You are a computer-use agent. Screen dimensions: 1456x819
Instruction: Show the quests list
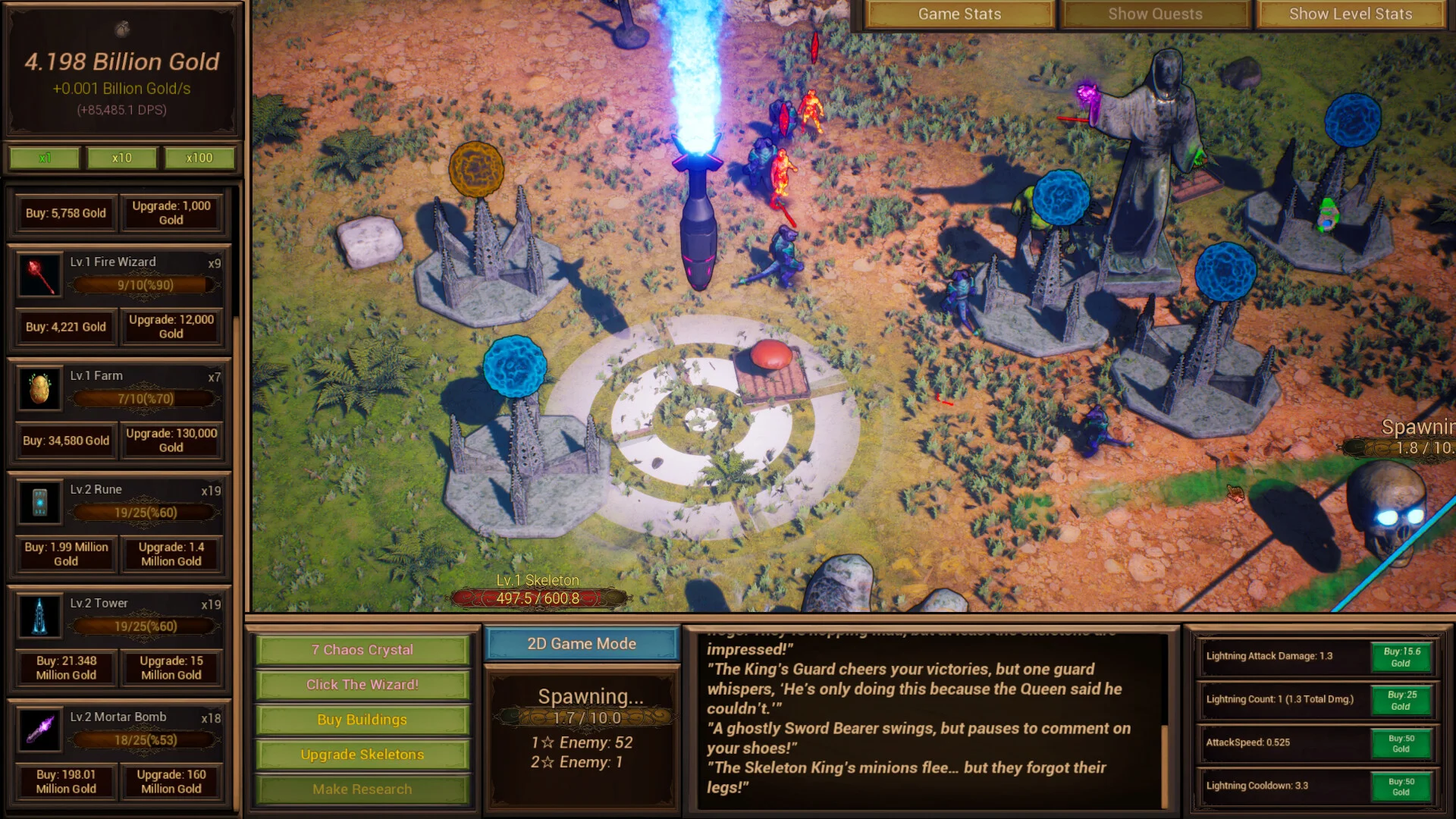[x=1155, y=14]
